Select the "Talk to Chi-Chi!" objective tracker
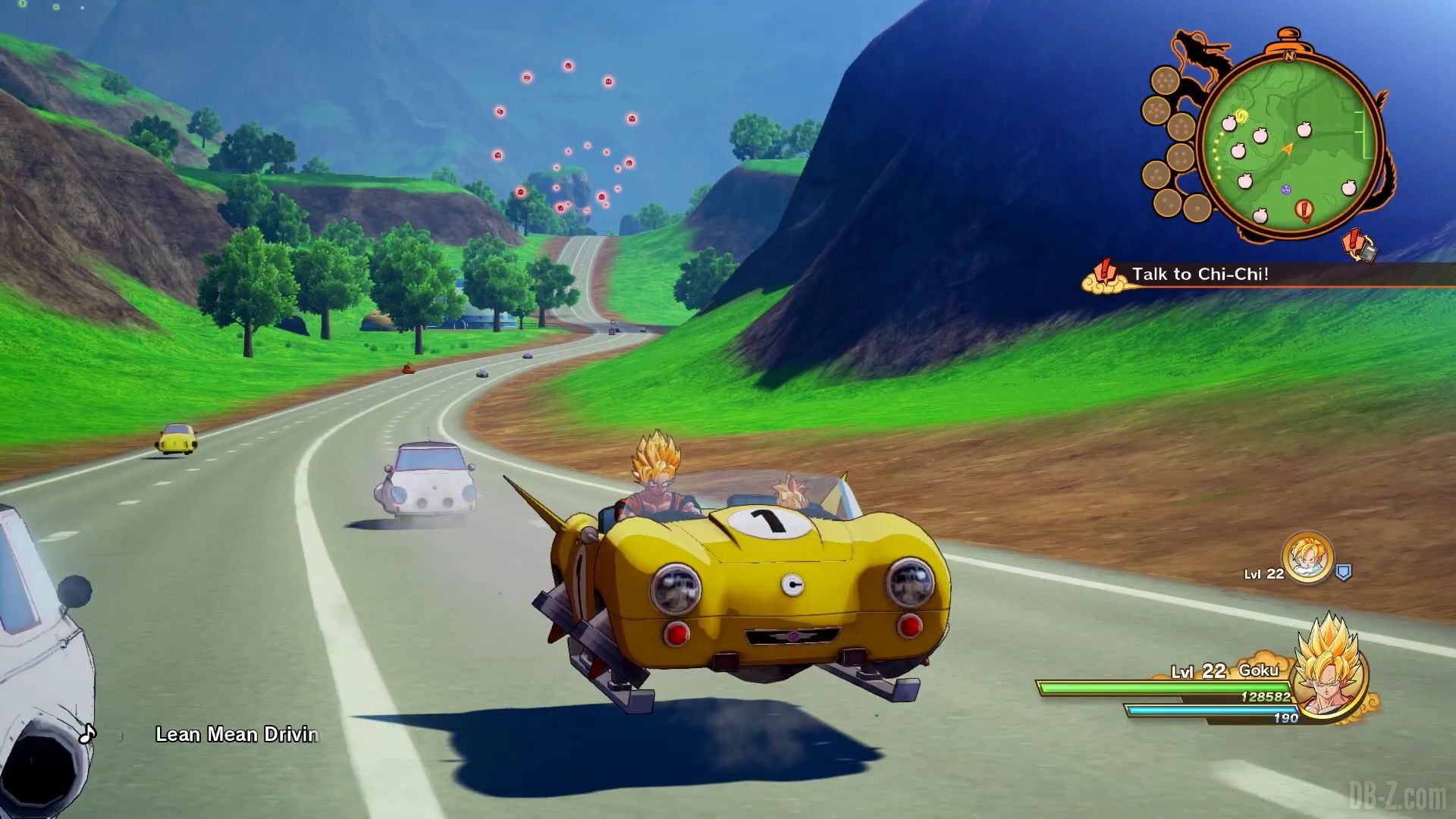1456x819 pixels. 1200,275
